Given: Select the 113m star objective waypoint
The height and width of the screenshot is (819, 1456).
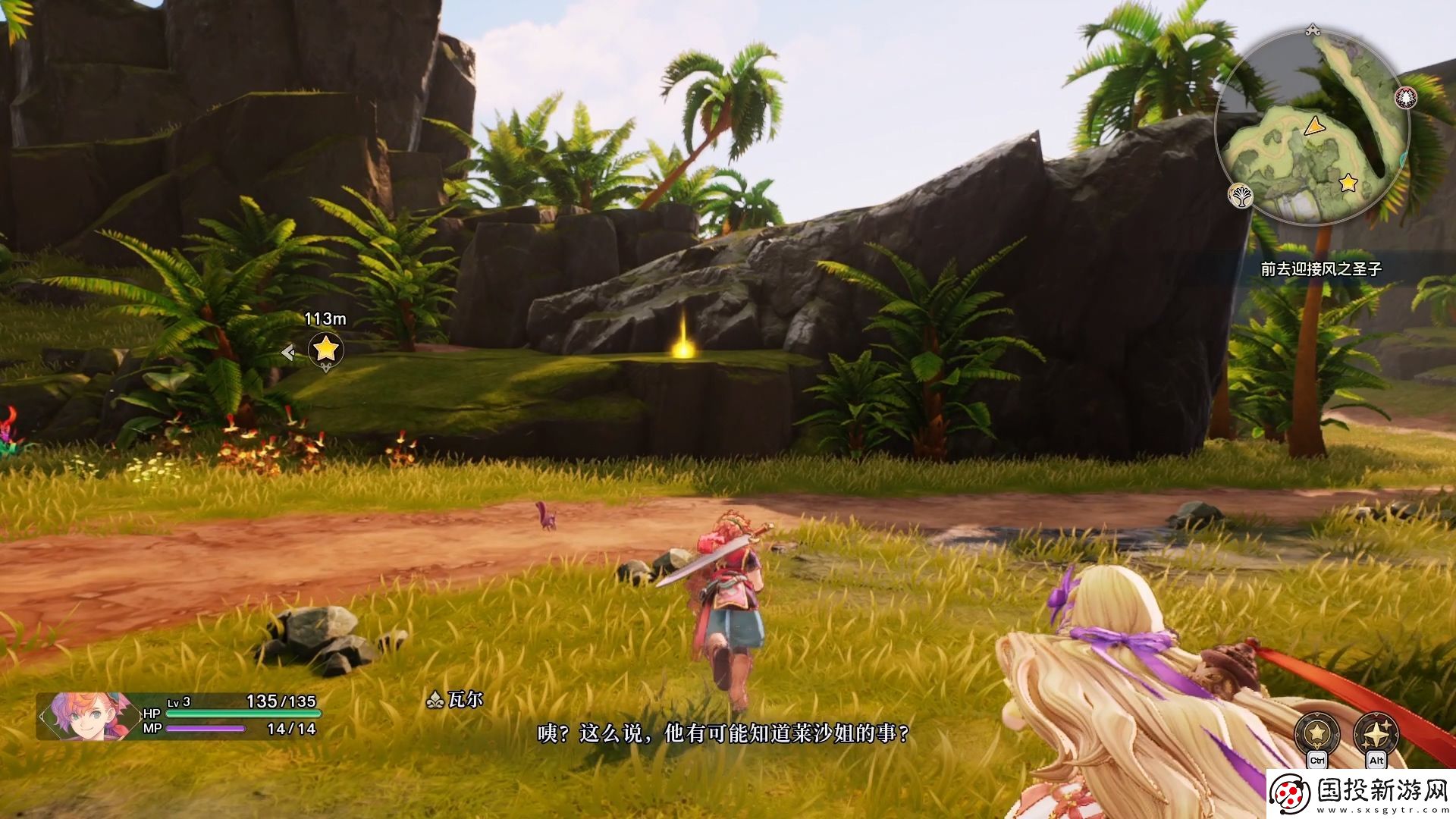Looking at the screenshot, I should pos(326,350).
